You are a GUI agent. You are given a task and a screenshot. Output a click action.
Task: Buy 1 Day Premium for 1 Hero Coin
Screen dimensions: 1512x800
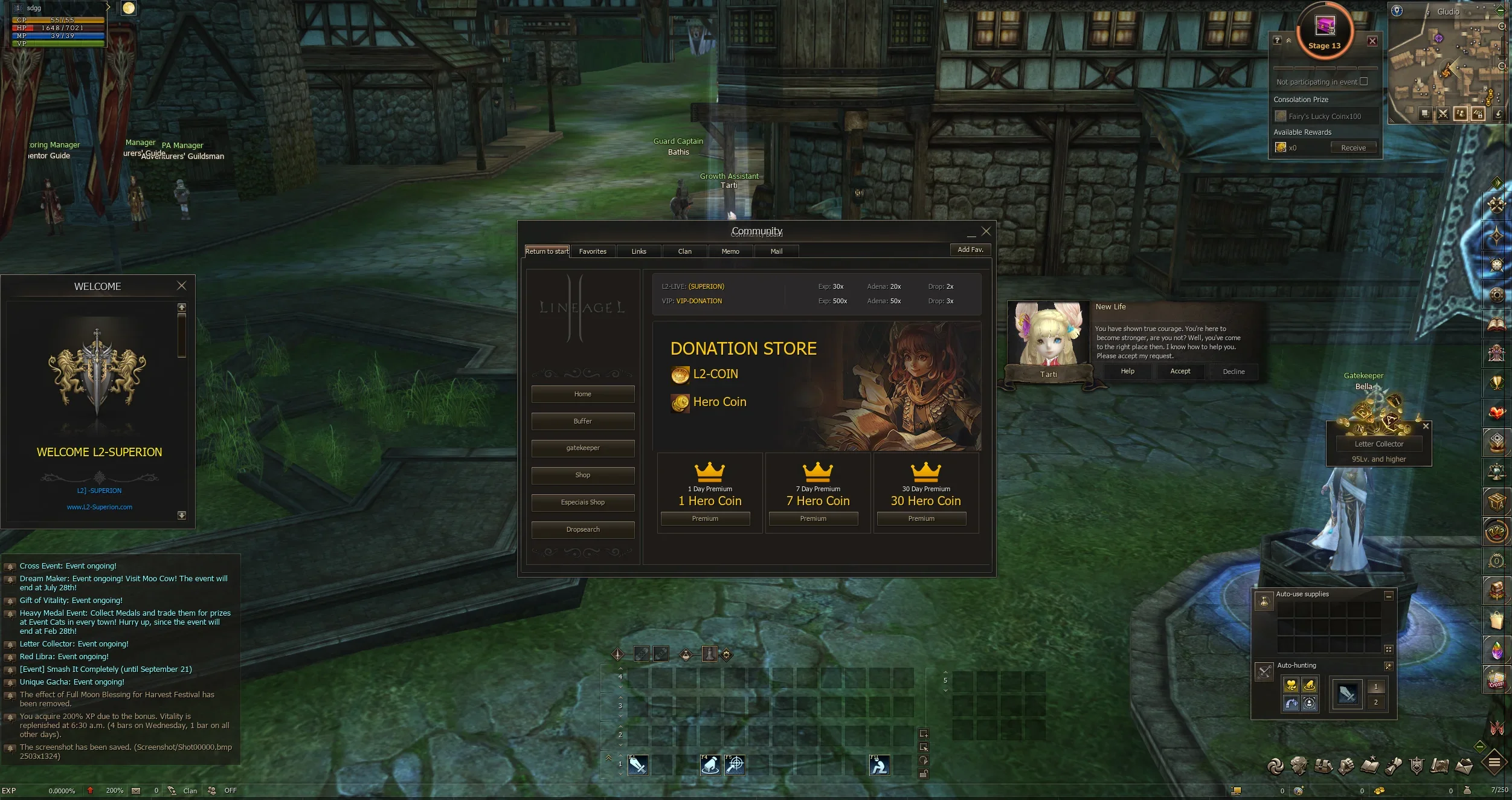point(705,518)
